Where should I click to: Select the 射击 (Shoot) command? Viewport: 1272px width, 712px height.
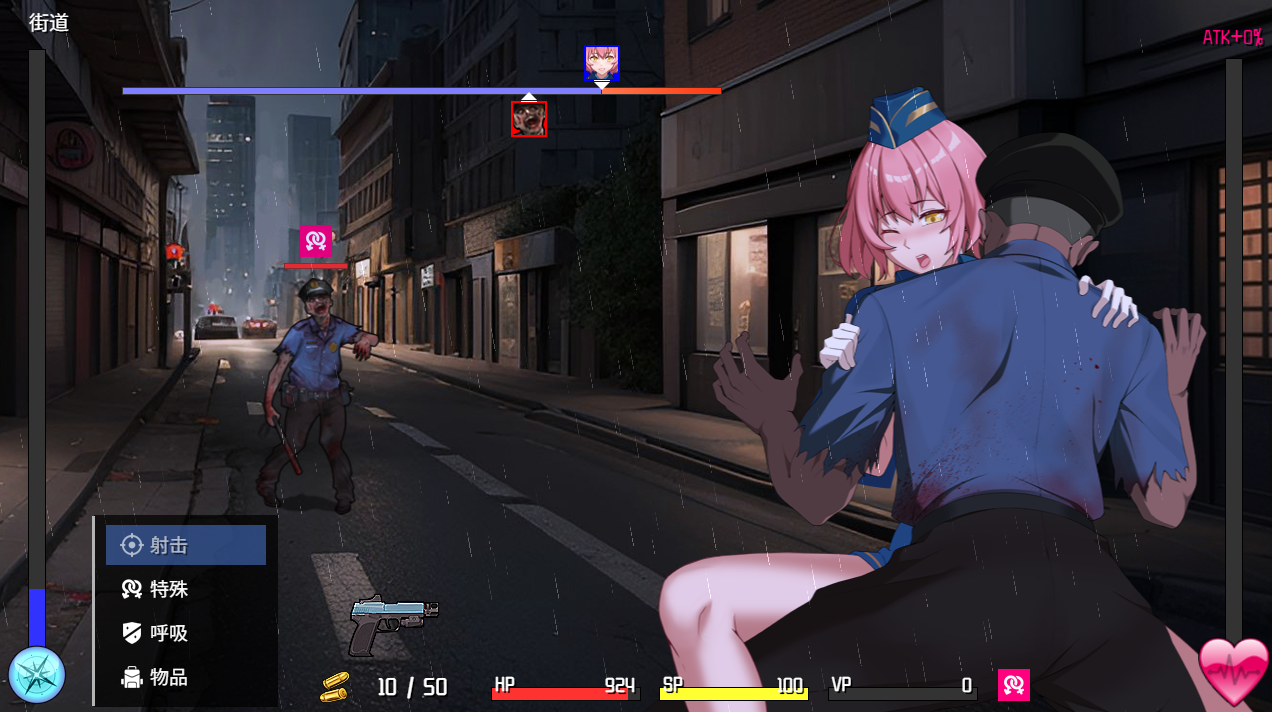tap(186, 545)
